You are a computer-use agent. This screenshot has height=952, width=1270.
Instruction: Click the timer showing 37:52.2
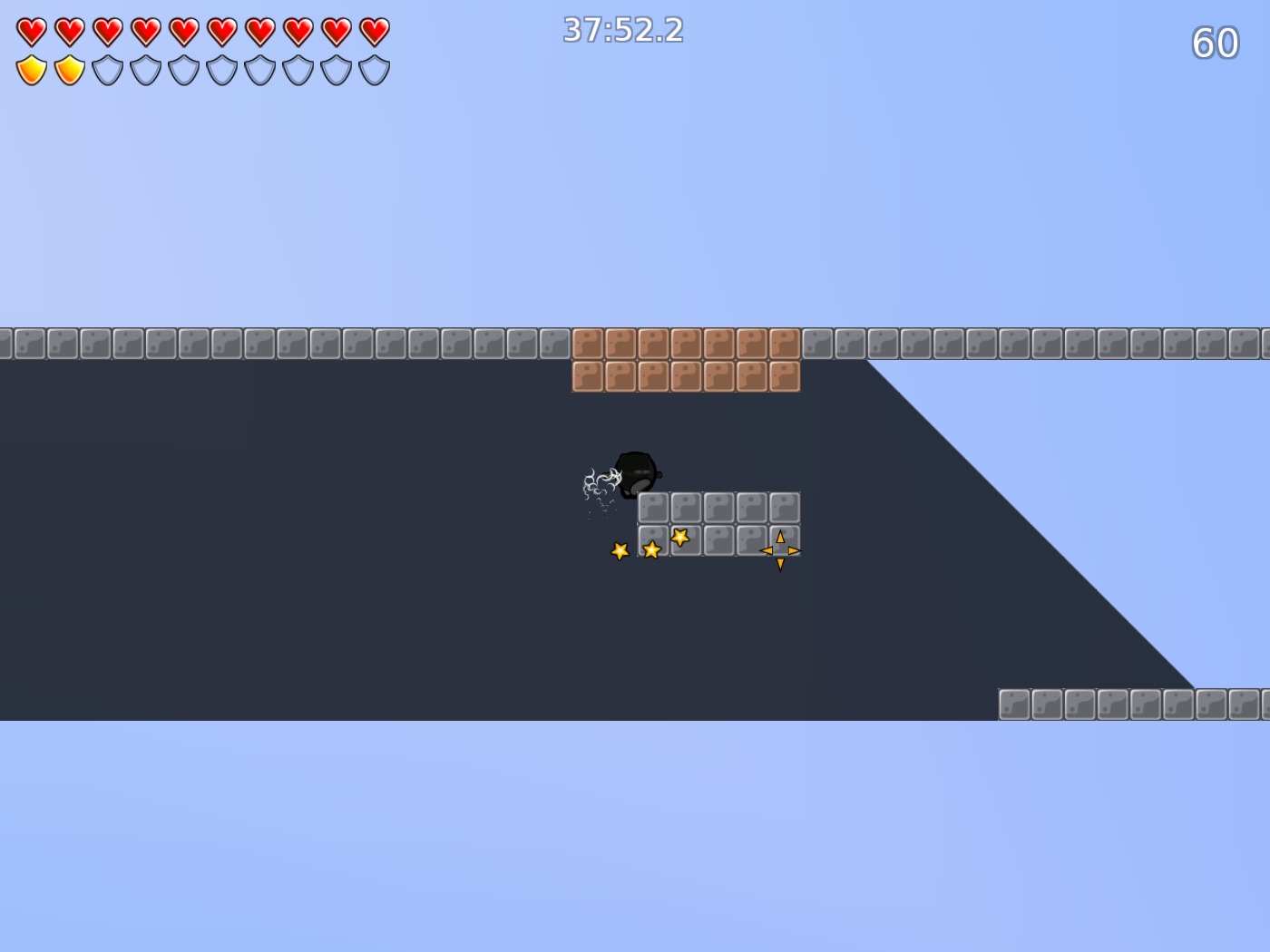[622, 30]
